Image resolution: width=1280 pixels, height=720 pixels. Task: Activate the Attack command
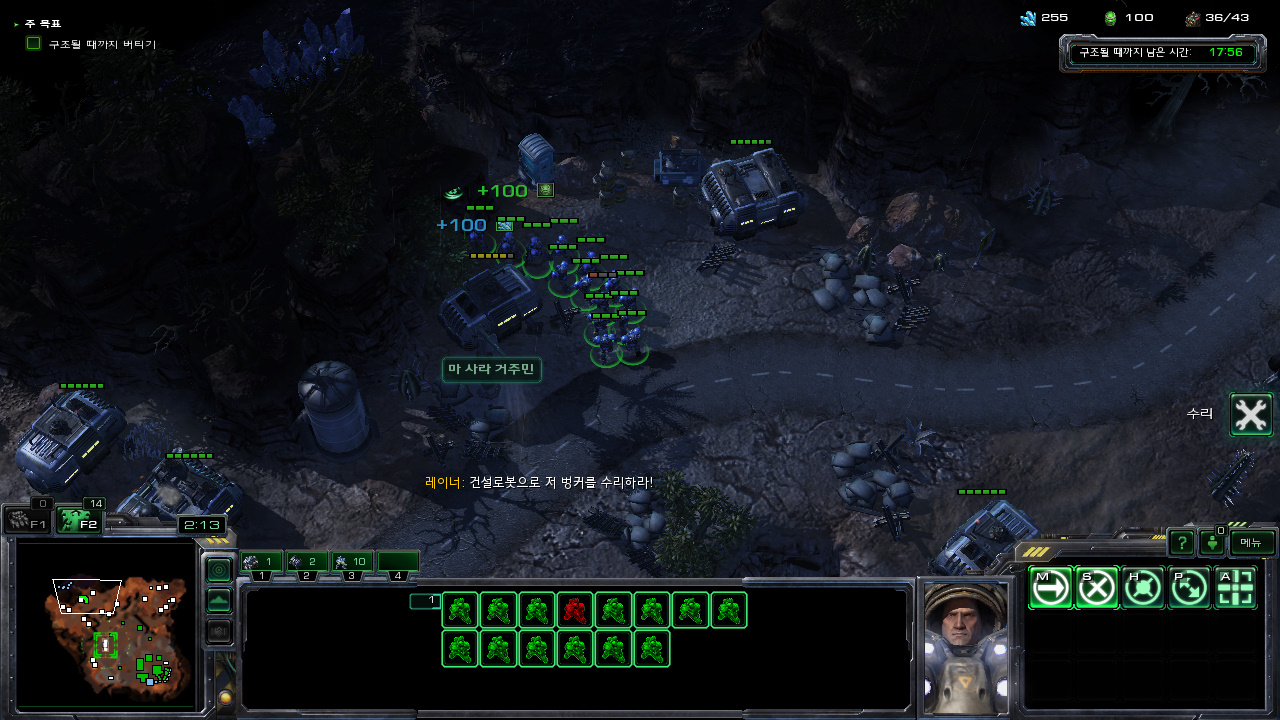(1235, 588)
